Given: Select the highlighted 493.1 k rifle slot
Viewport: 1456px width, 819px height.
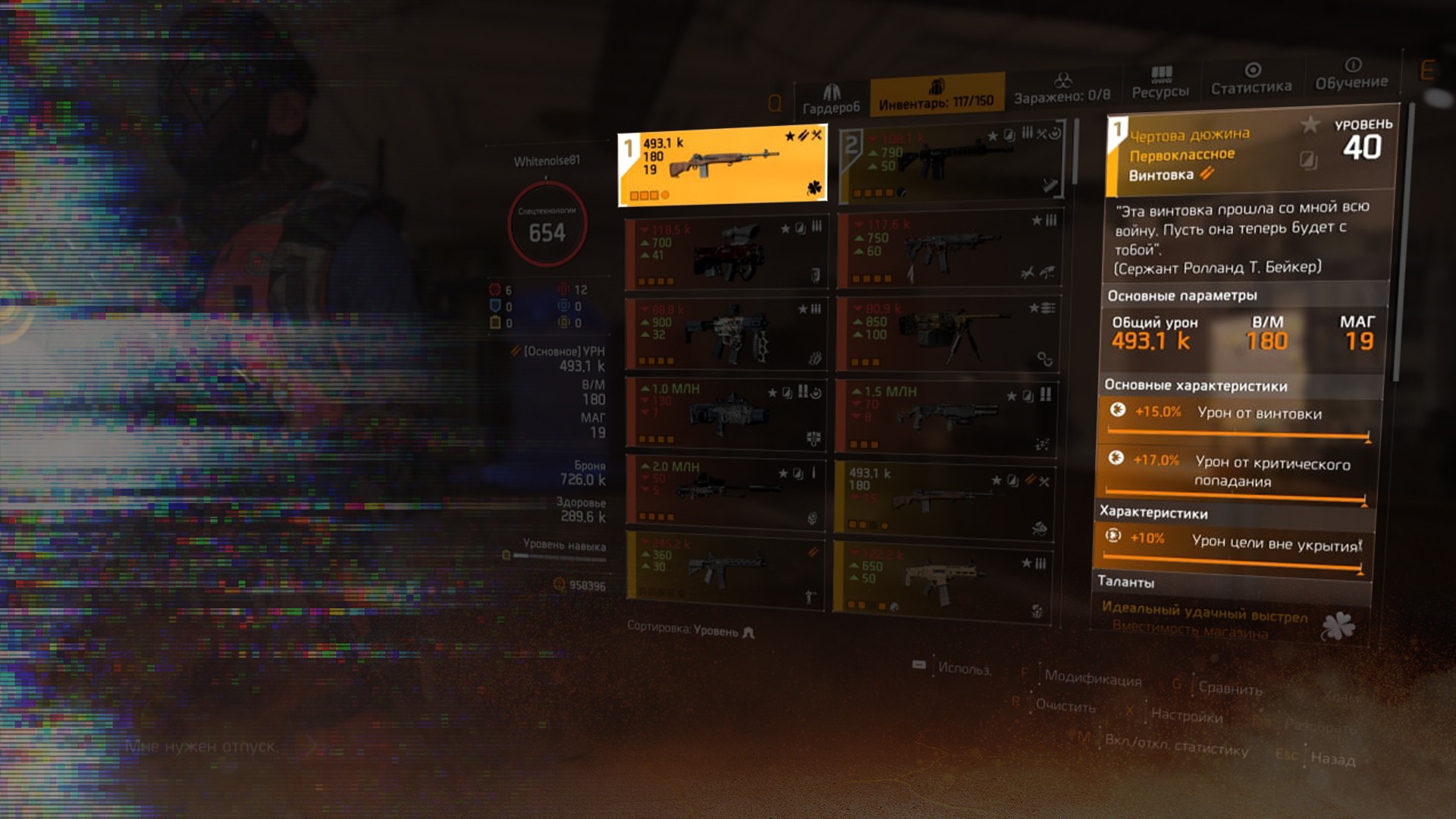Looking at the screenshot, I should (x=722, y=166).
